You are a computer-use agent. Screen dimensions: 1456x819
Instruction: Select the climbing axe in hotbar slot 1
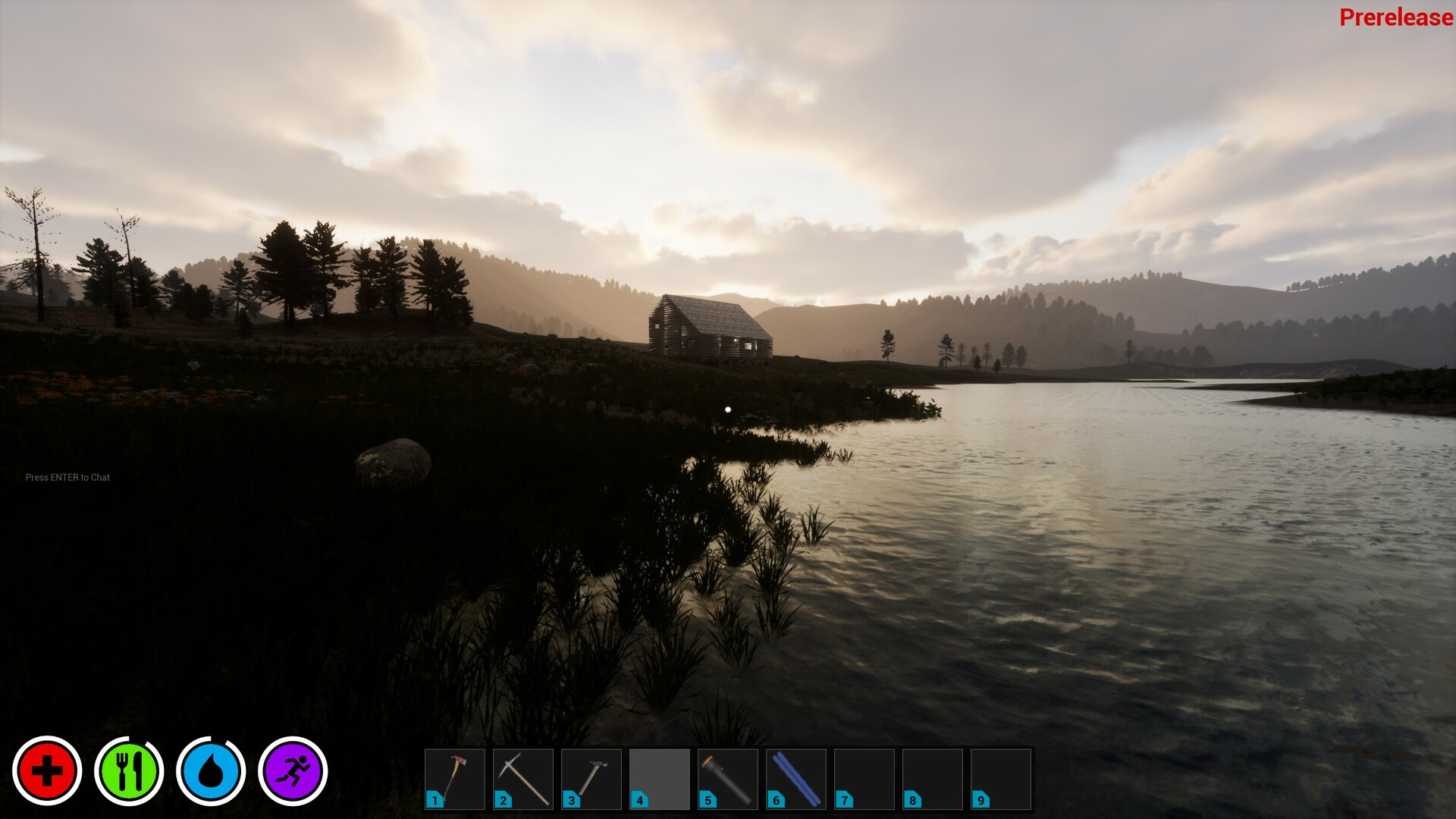(x=455, y=778)
